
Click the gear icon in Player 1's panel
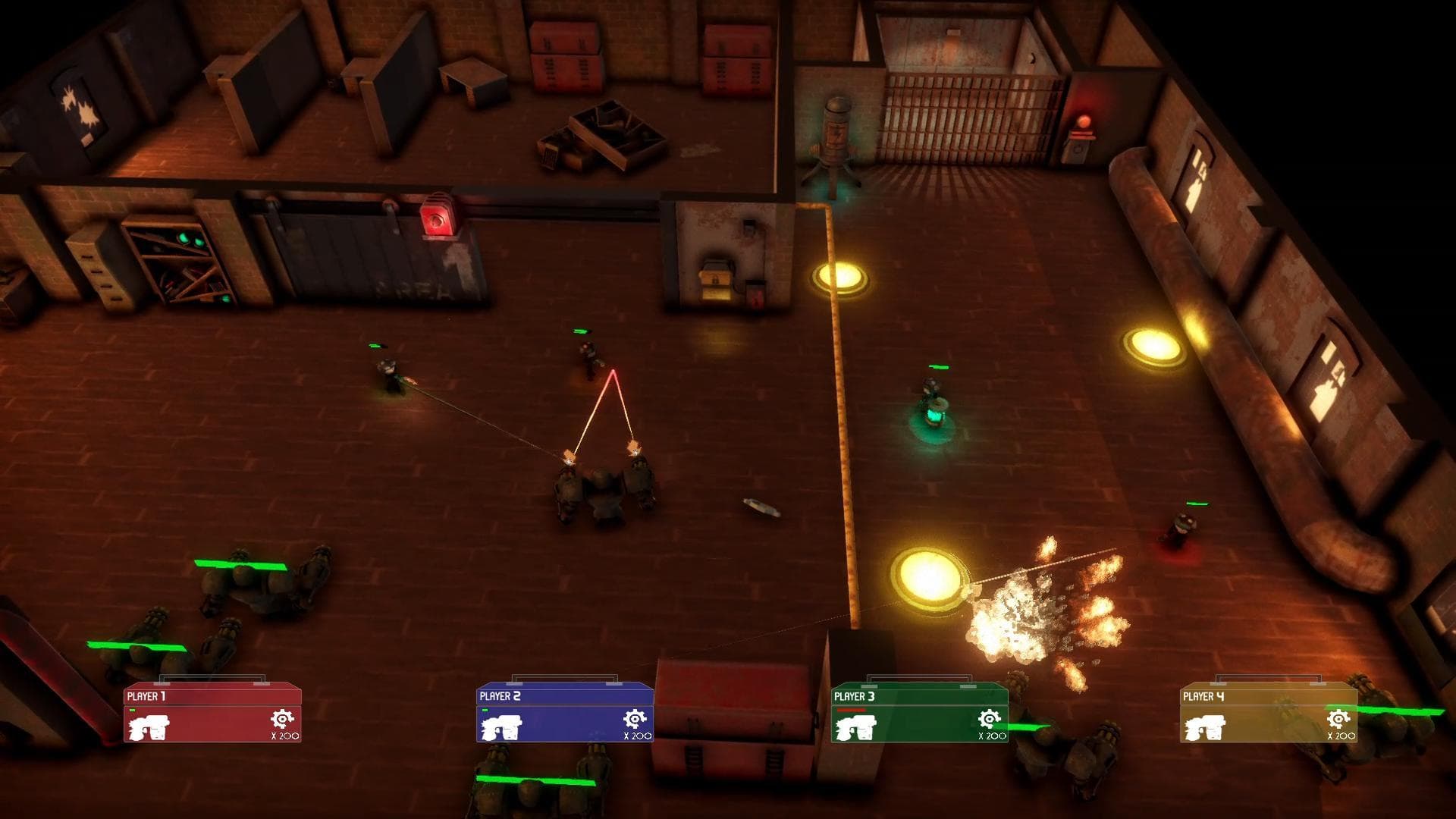tap(282, 719)
